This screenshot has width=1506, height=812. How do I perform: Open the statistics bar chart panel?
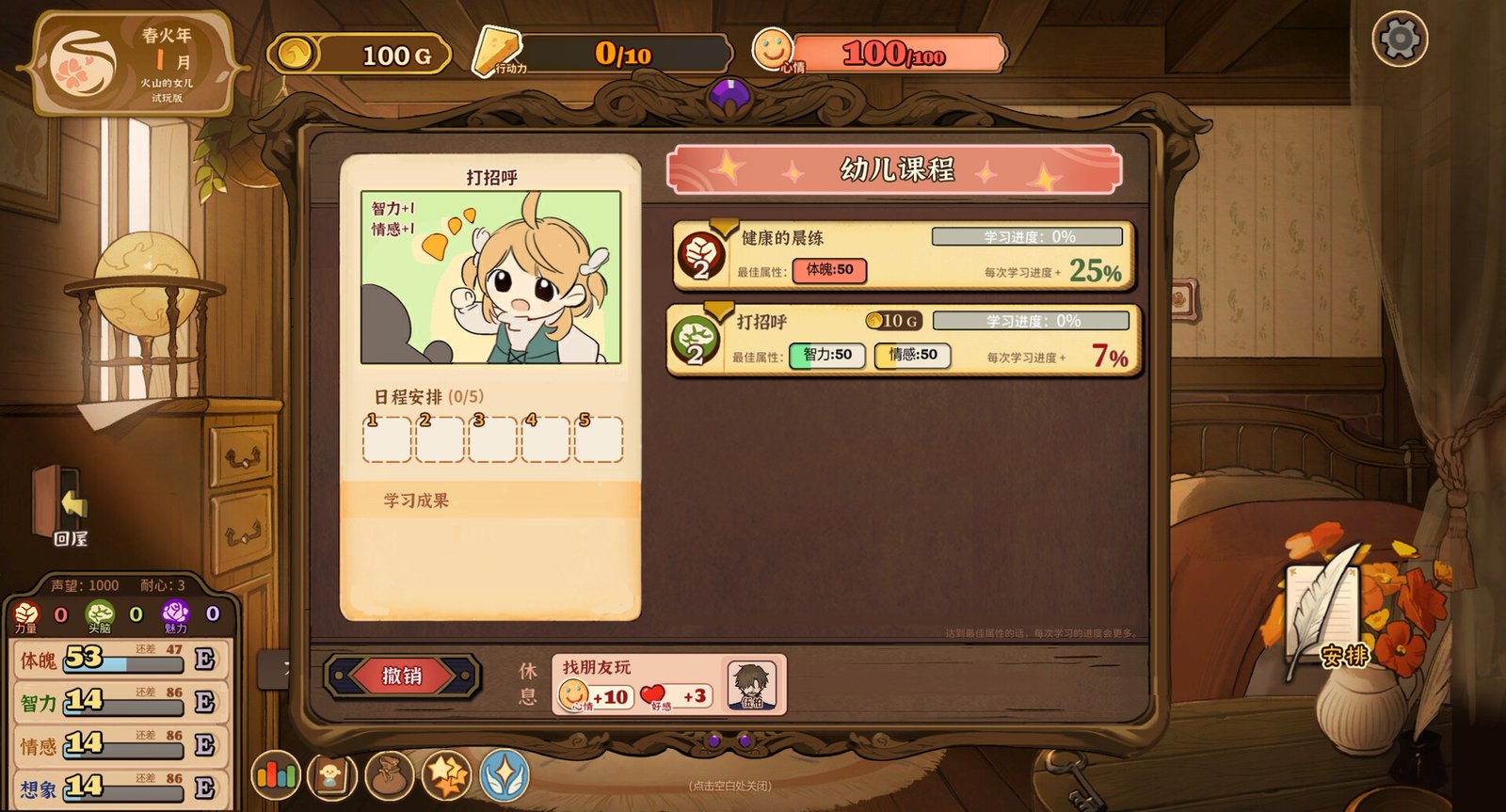277,776
